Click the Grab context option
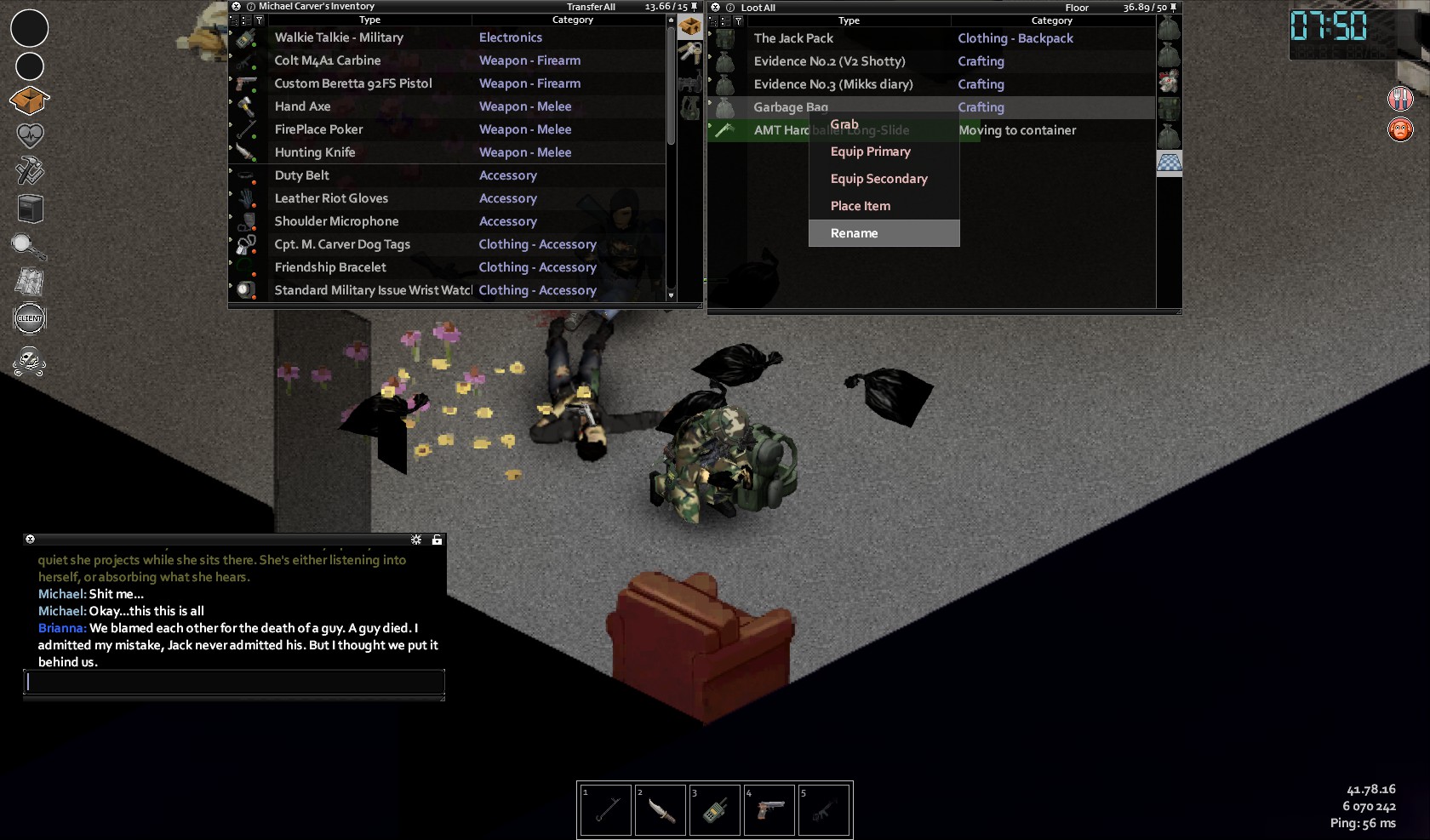The width and height of the screenshot is (1430, 840). pos(844,124)
